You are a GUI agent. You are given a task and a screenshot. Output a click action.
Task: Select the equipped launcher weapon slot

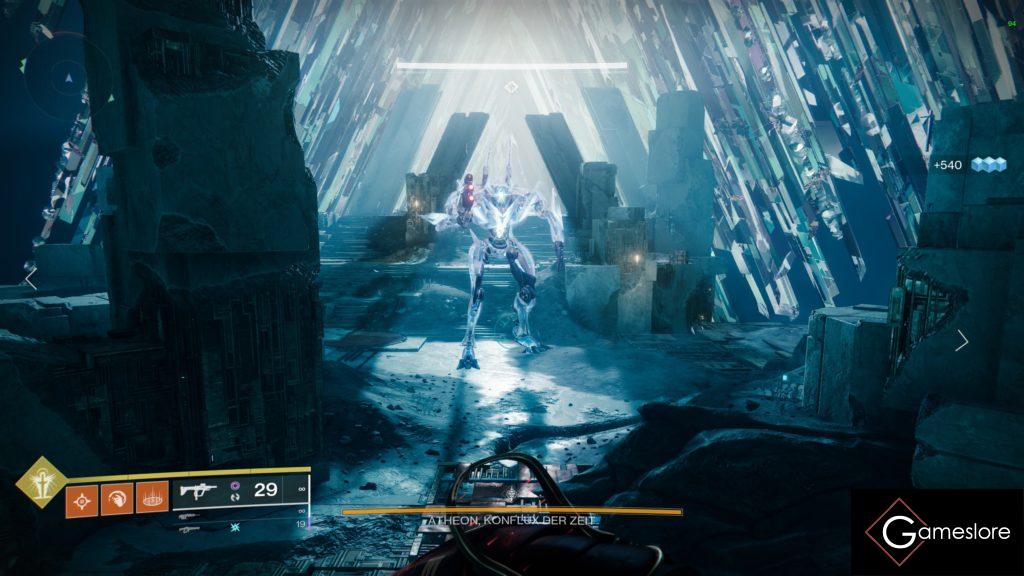[198, 491]
